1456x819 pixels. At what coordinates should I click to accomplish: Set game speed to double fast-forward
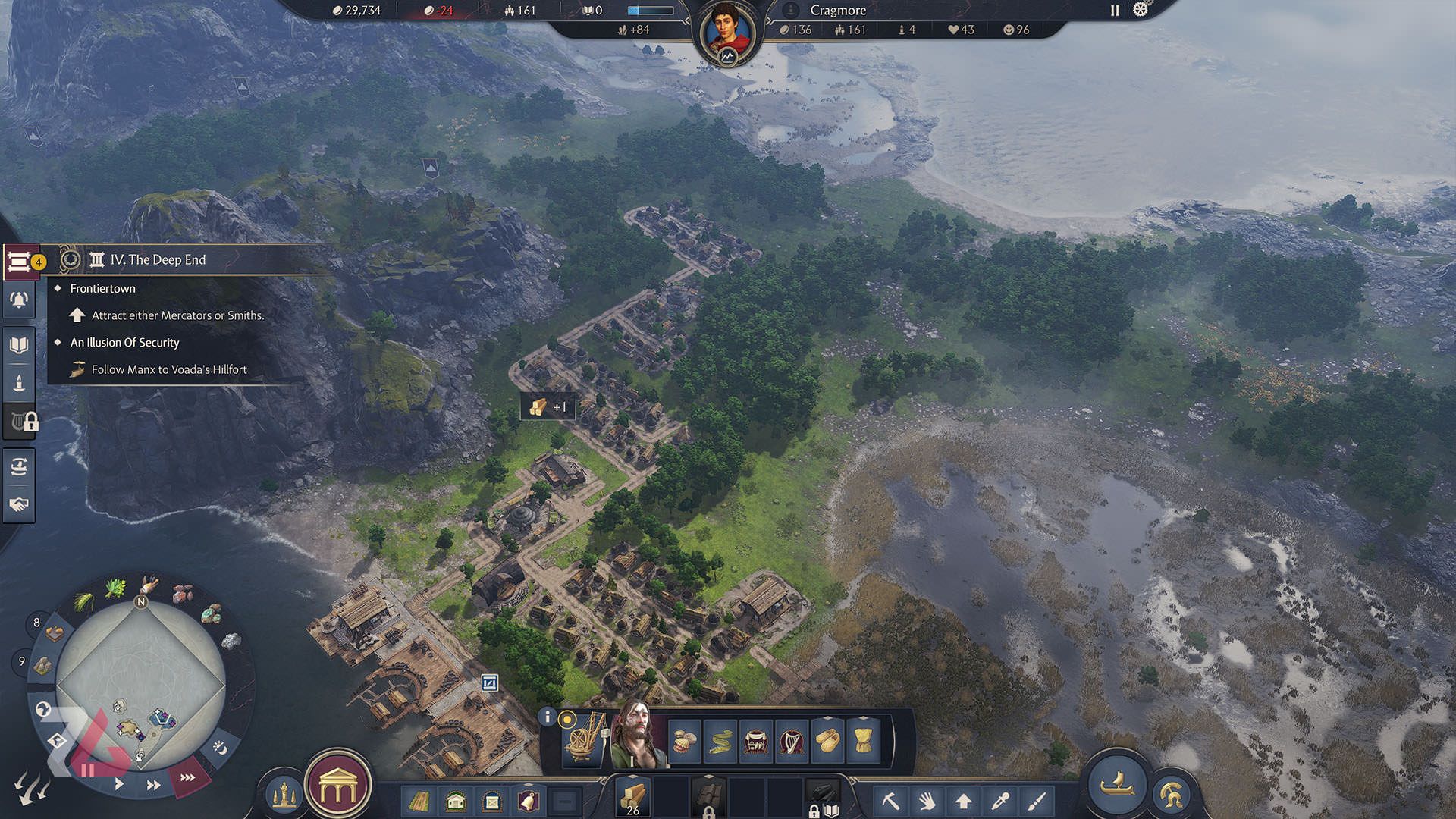[x=153, y=785]
